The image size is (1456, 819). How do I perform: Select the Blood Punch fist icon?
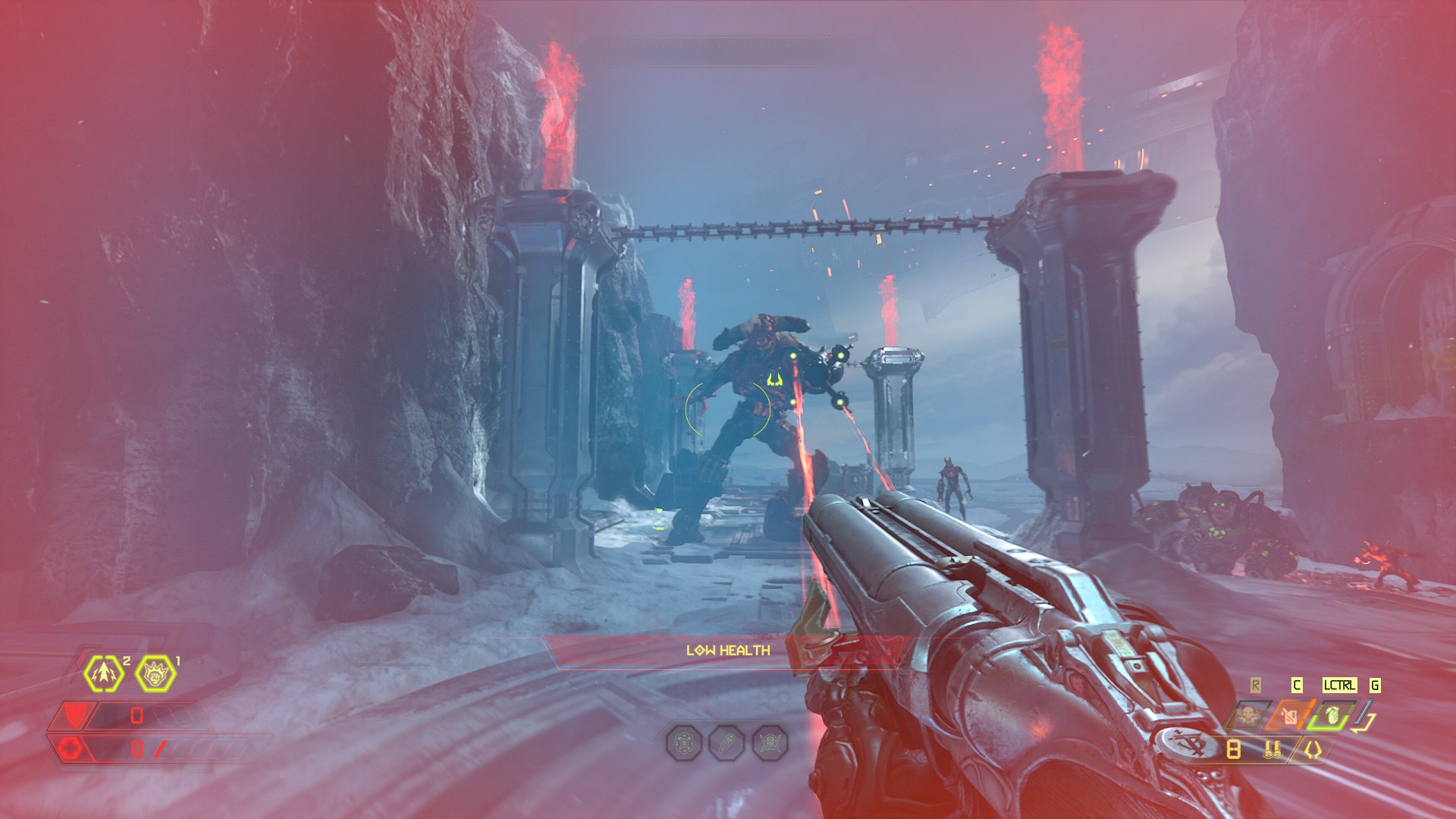point(155,673)
